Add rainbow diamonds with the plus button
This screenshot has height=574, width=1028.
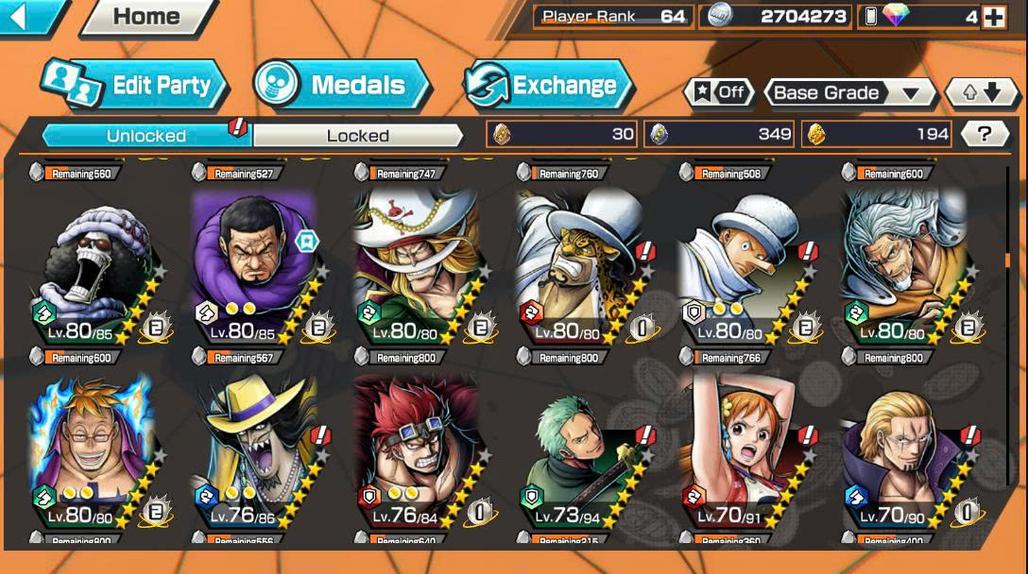(x=993, y=17)
